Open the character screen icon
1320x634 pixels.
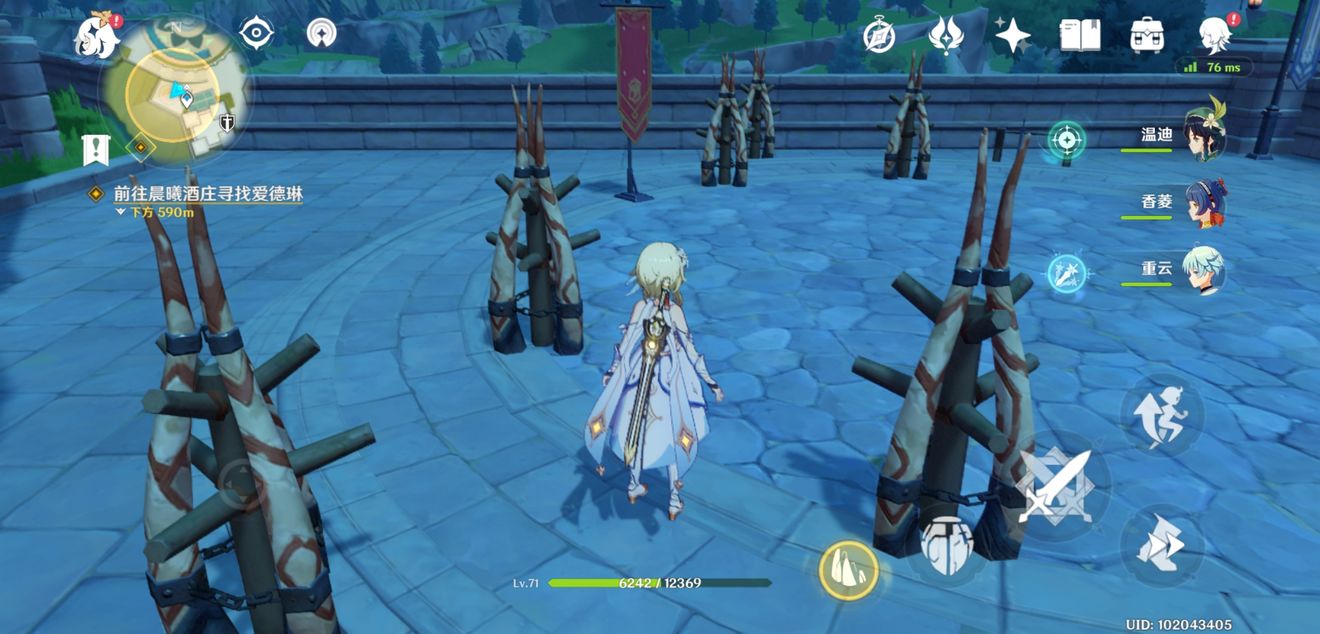pyautogui.click(x=1215, y=36)
